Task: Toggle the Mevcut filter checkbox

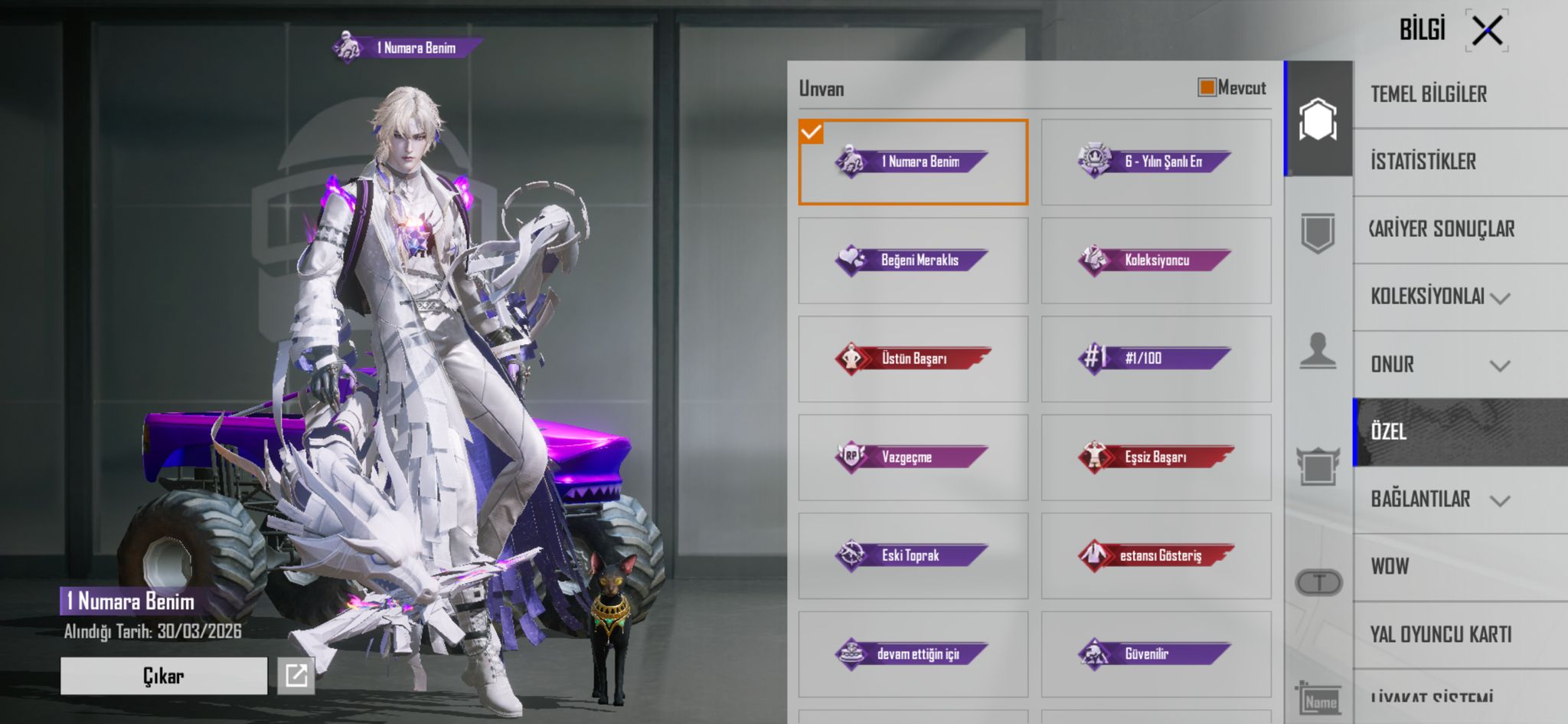Action: pyautogui.click(x=1207, y=87)
